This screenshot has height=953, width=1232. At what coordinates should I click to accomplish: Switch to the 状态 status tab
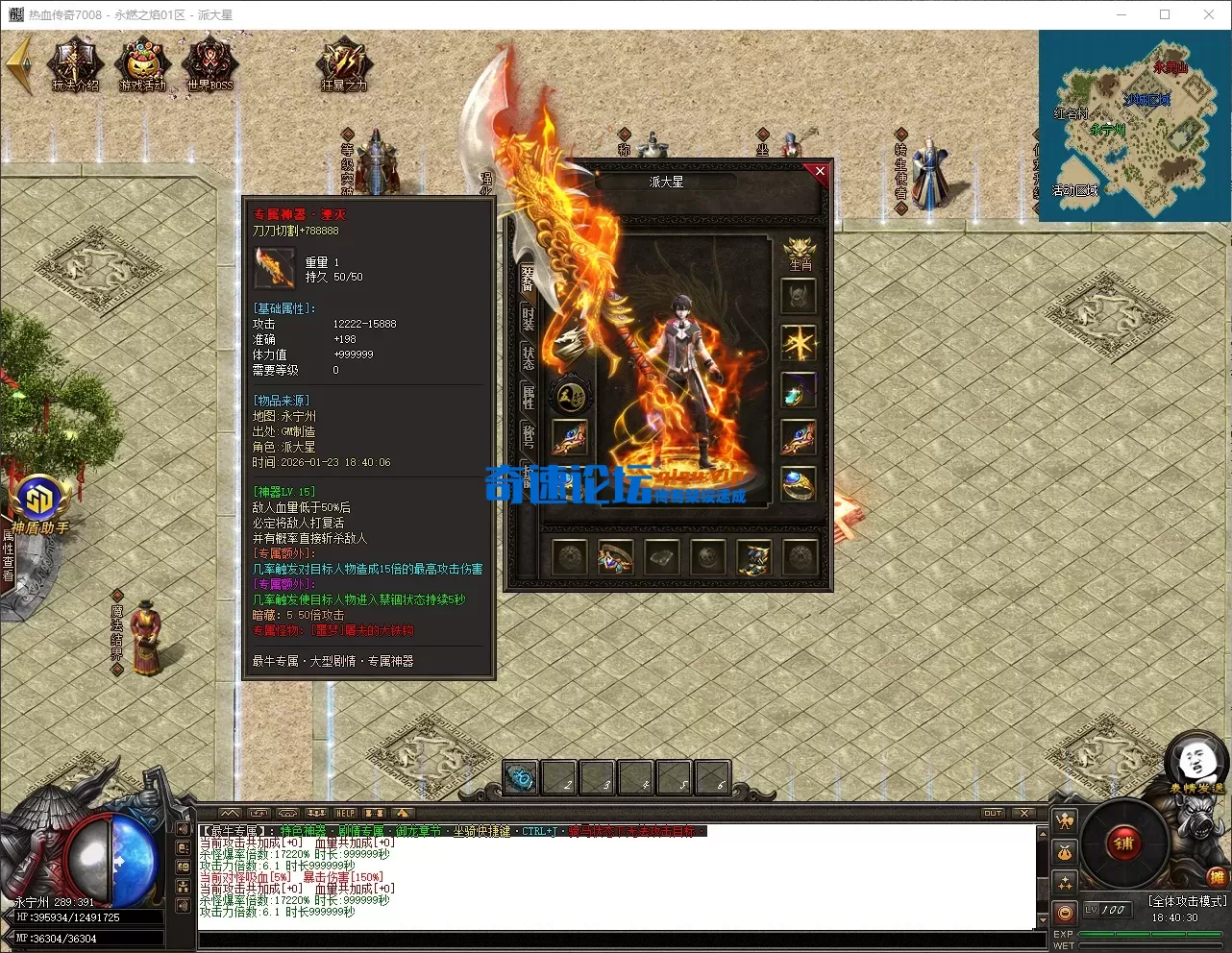point(528,358)
